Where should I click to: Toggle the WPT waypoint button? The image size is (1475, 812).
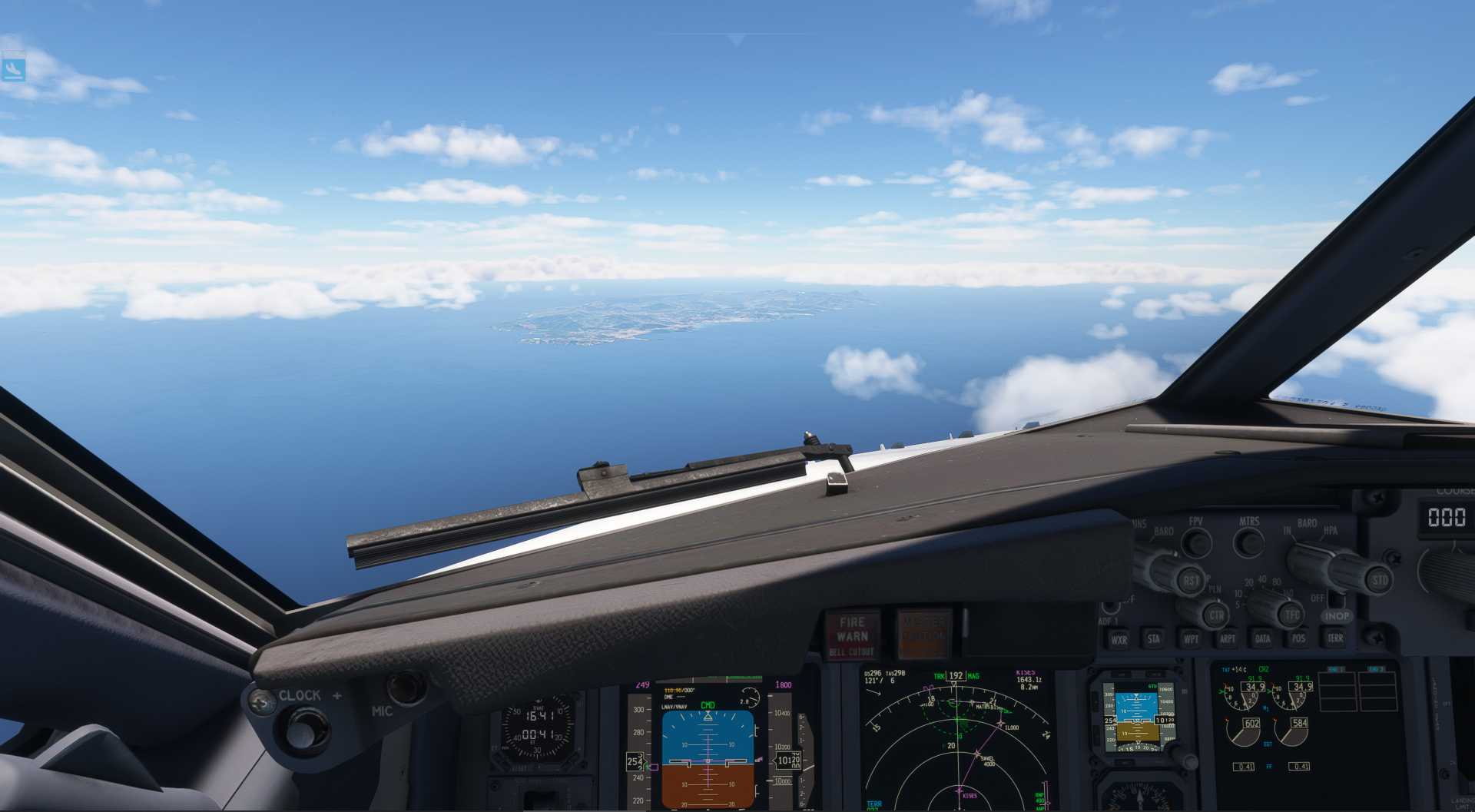click(1191, 638)
